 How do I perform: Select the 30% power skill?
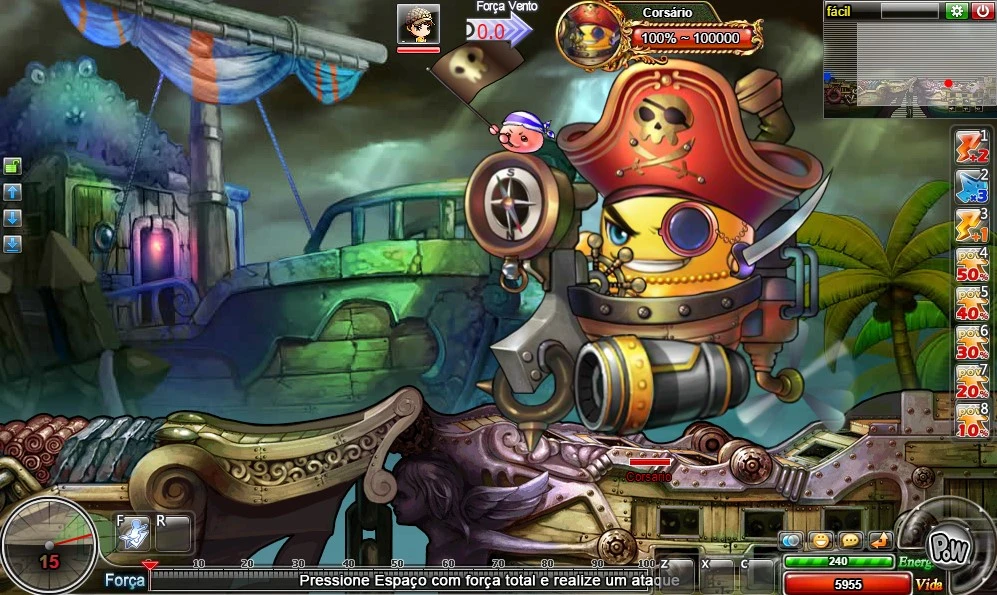coord(972,342)
